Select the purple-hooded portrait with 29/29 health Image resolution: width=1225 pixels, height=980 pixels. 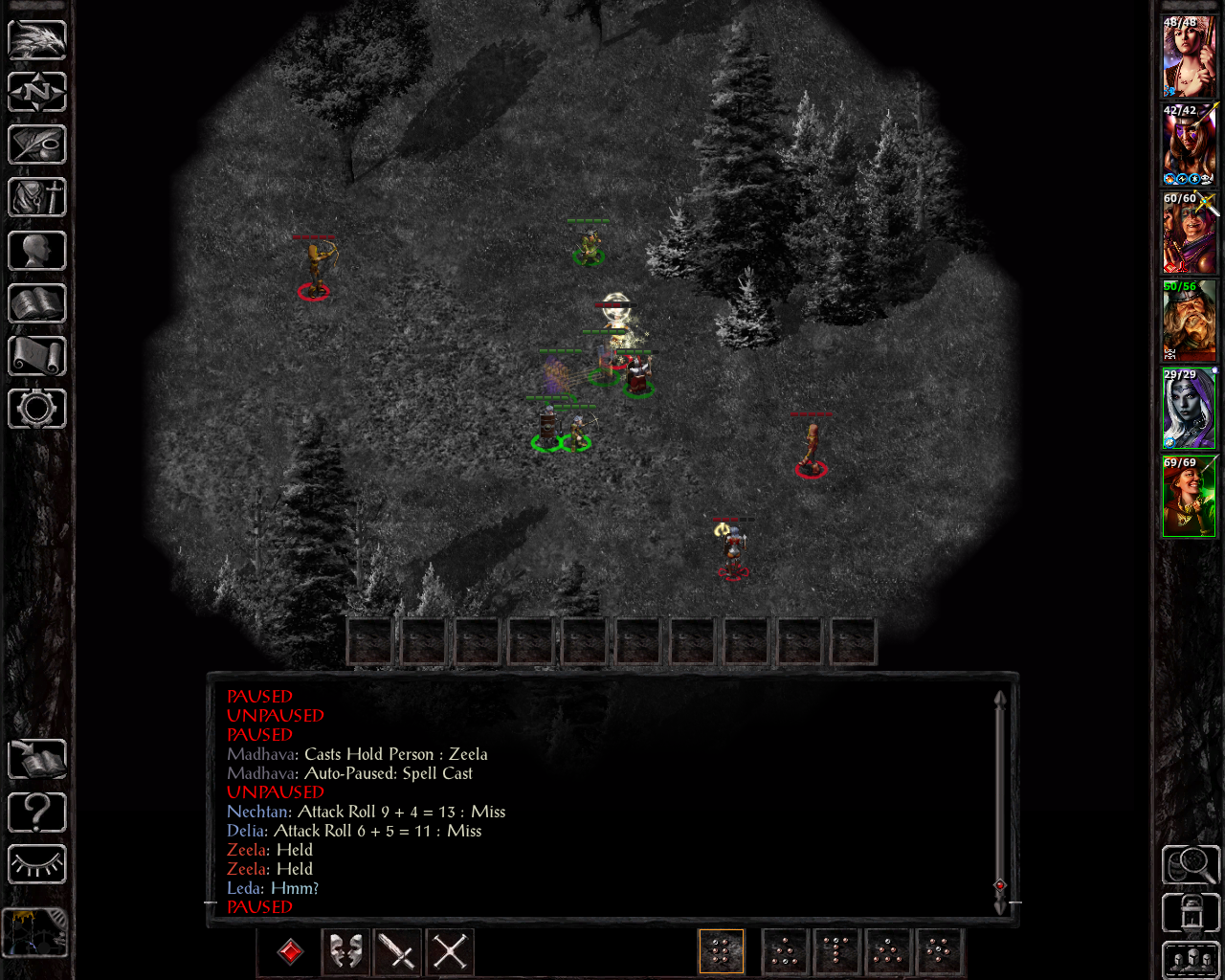click(x=1189, y=409)
